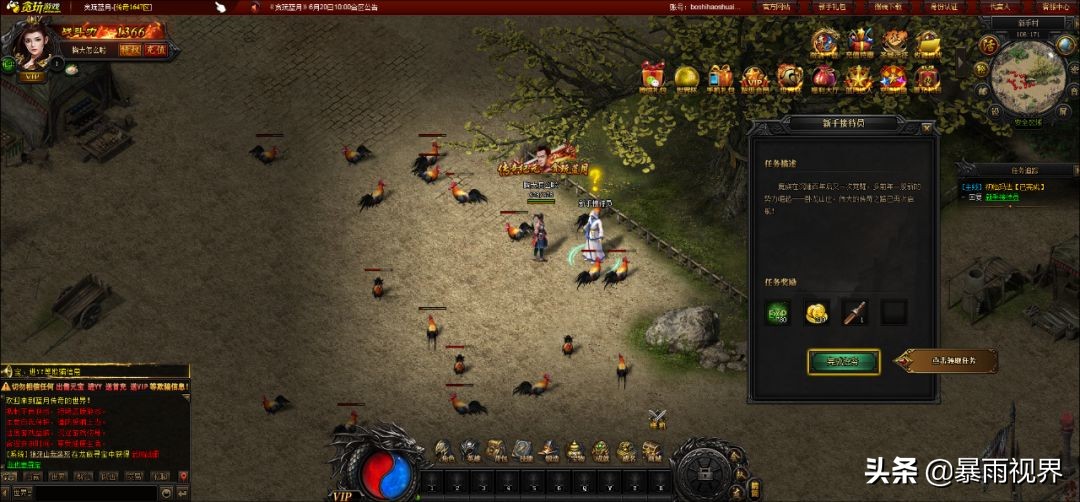Select the wooden sword reward icon
The image size is (1080, 502).
(854, 313)
